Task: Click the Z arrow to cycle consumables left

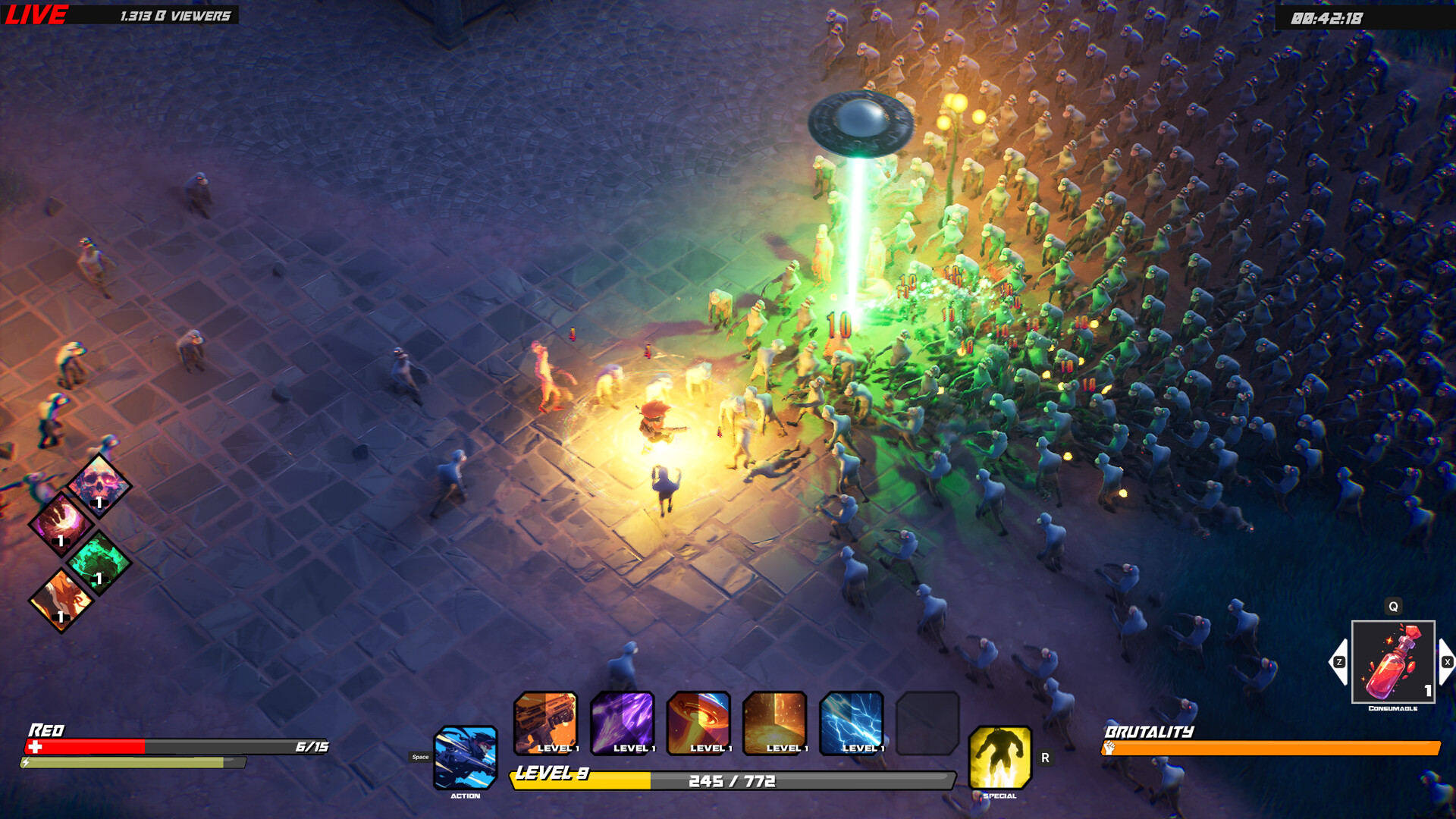Action: point(1339,661)
